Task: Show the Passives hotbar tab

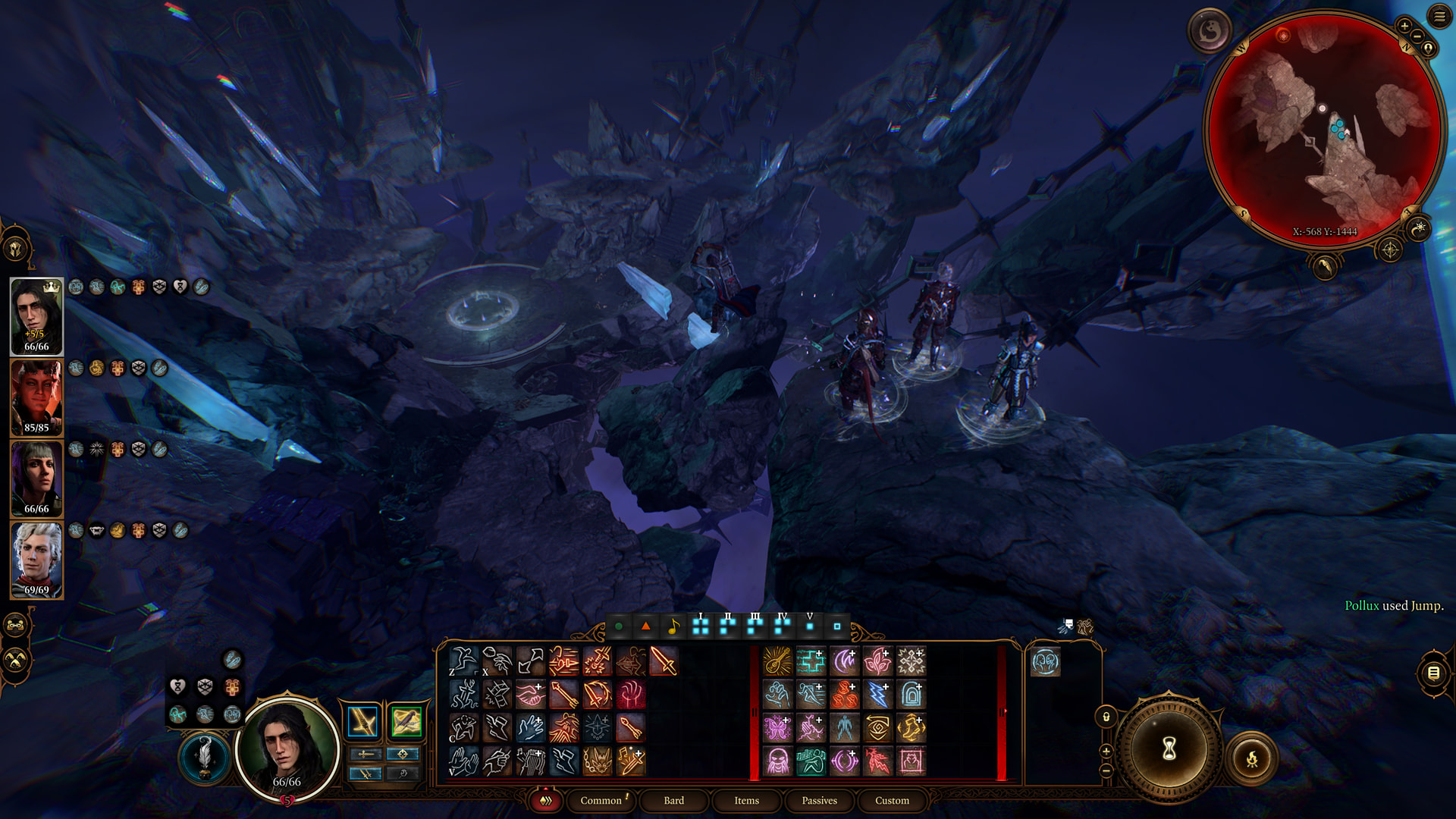Action: coord(819,800)
